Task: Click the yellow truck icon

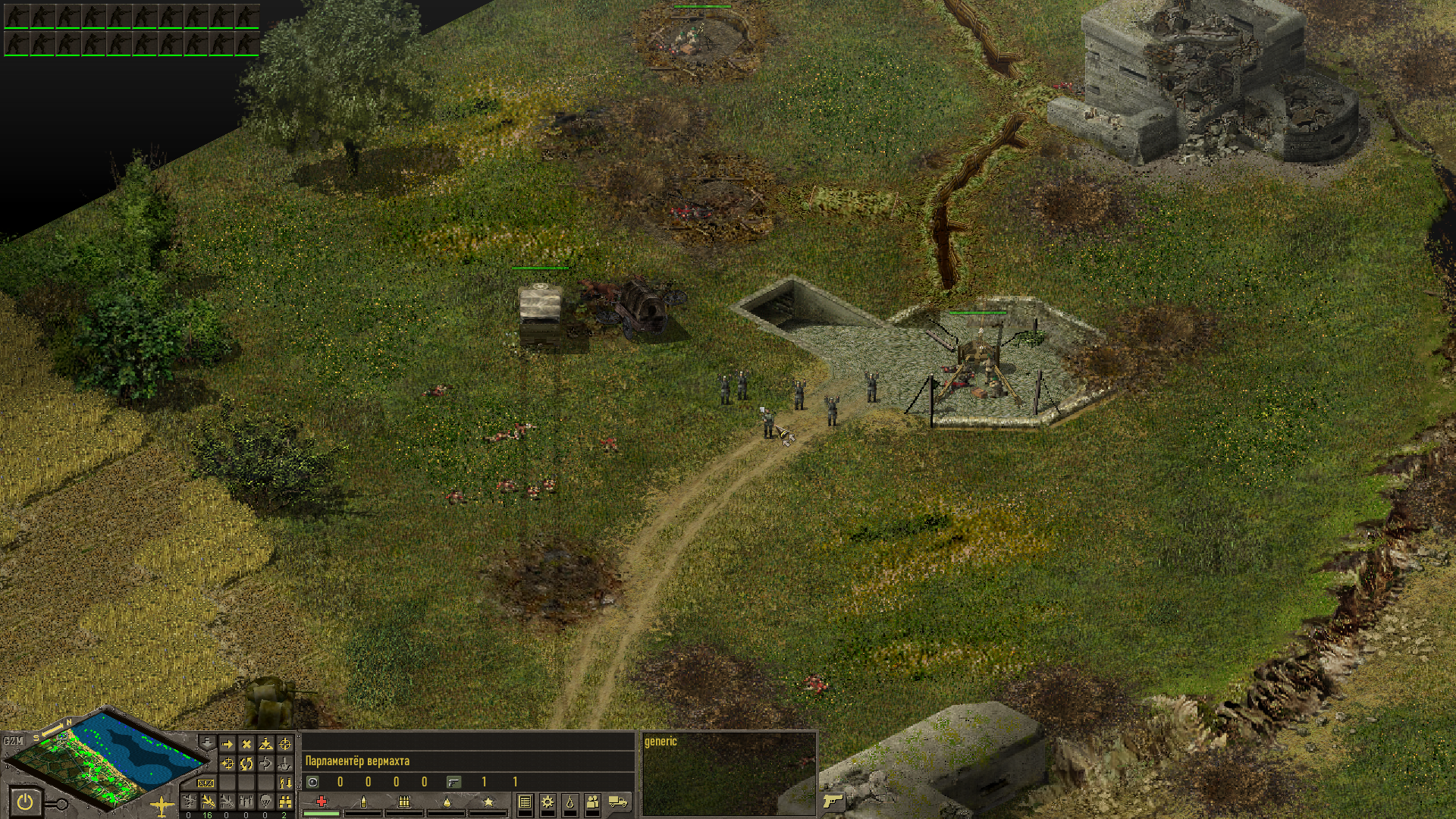Action: click(x=618, y=802)
